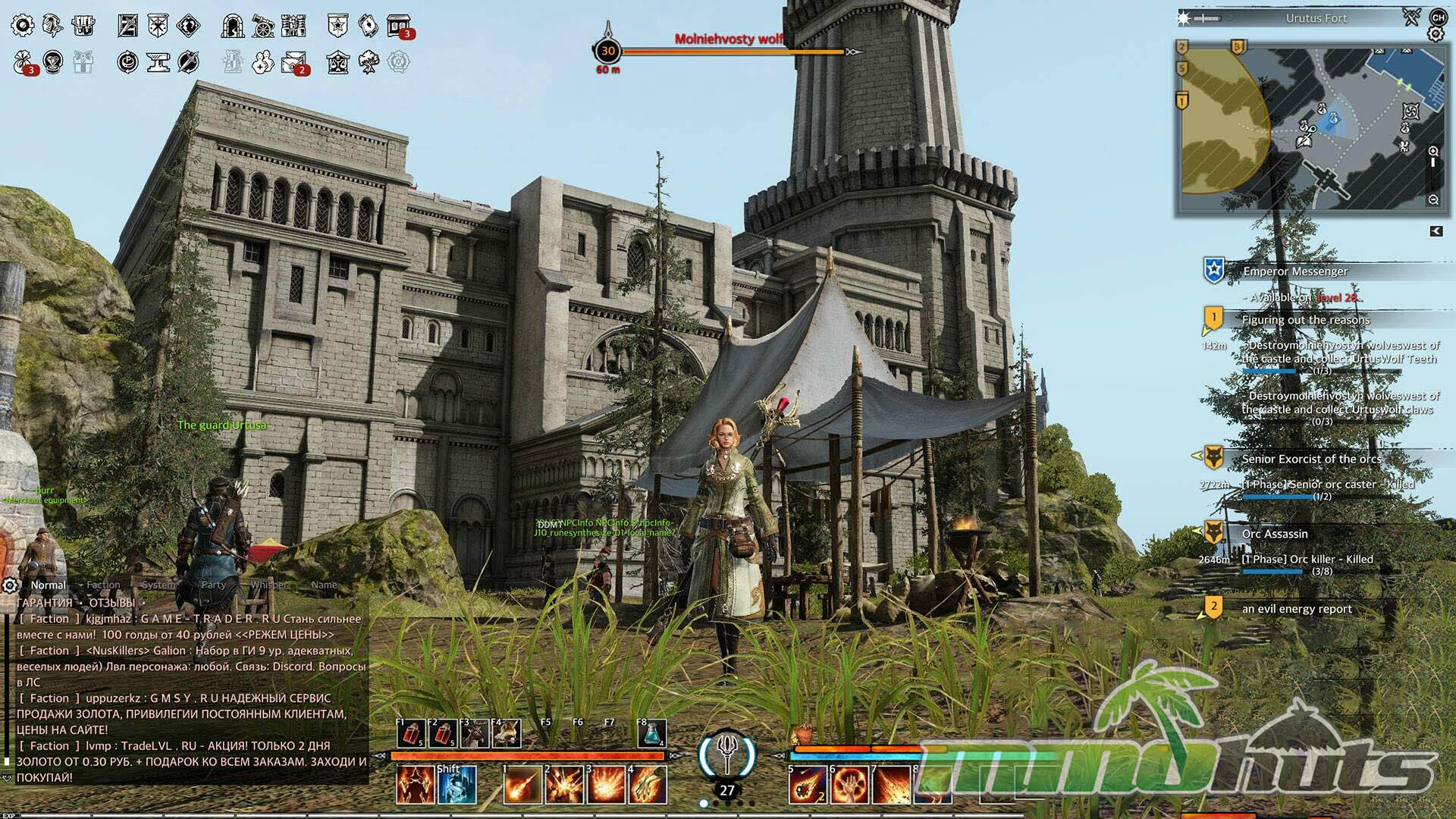Activate the Shift ice dodge skill

[x=457, y=784]
